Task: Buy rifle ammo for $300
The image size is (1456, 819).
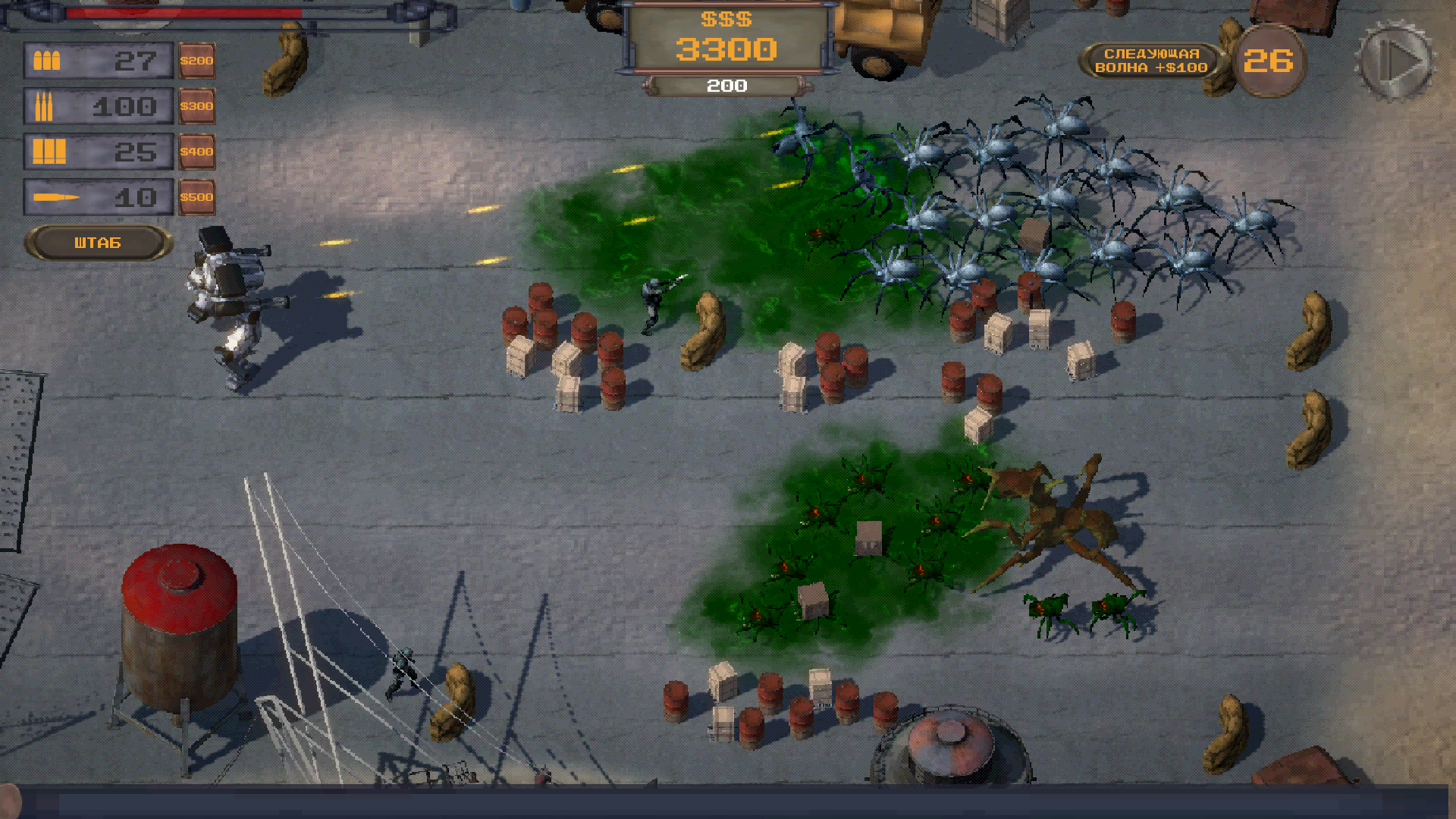Action: [x=197, y=106]
